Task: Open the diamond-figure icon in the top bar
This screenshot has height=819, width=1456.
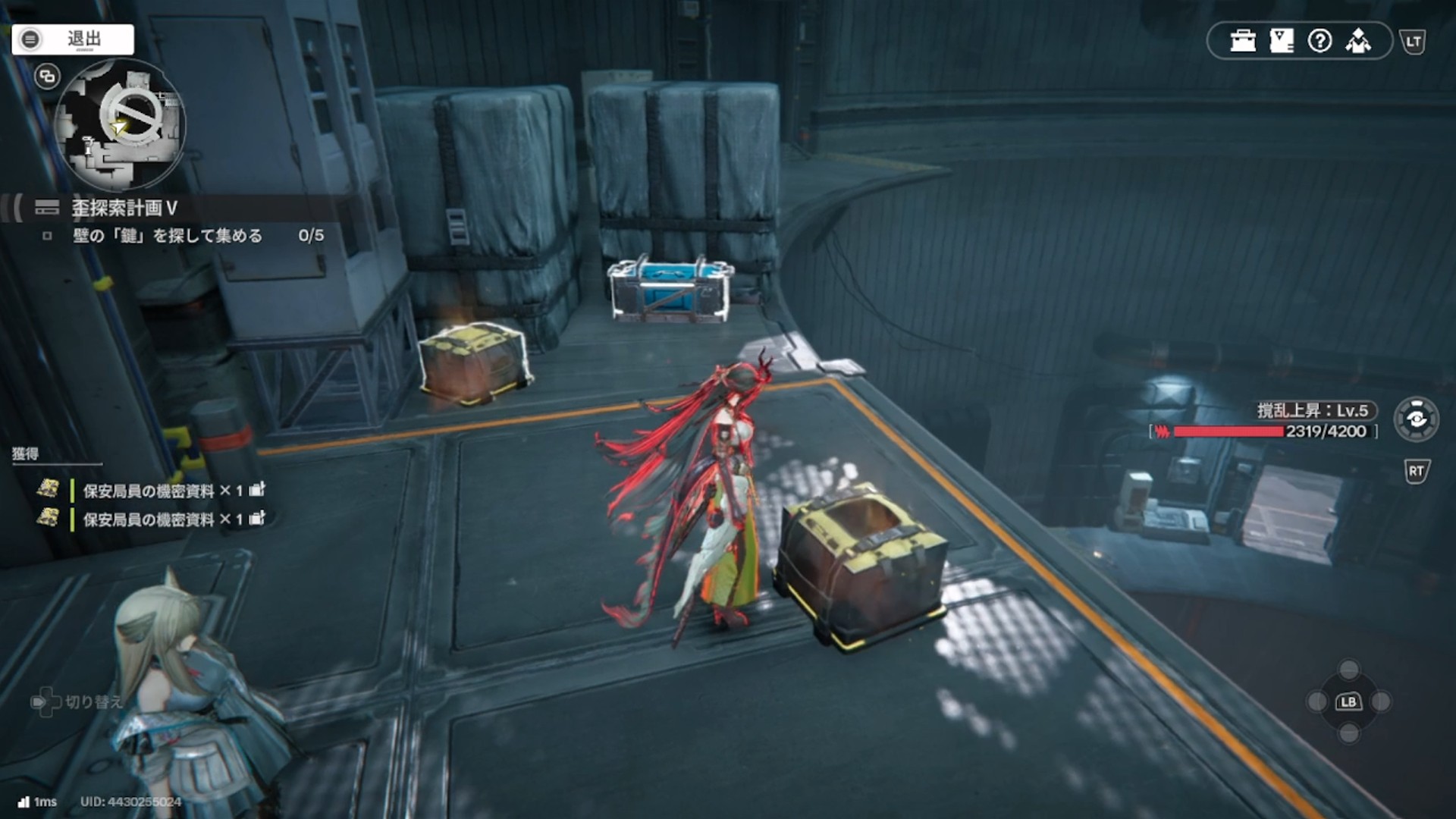Action: tap(1358, 41)
